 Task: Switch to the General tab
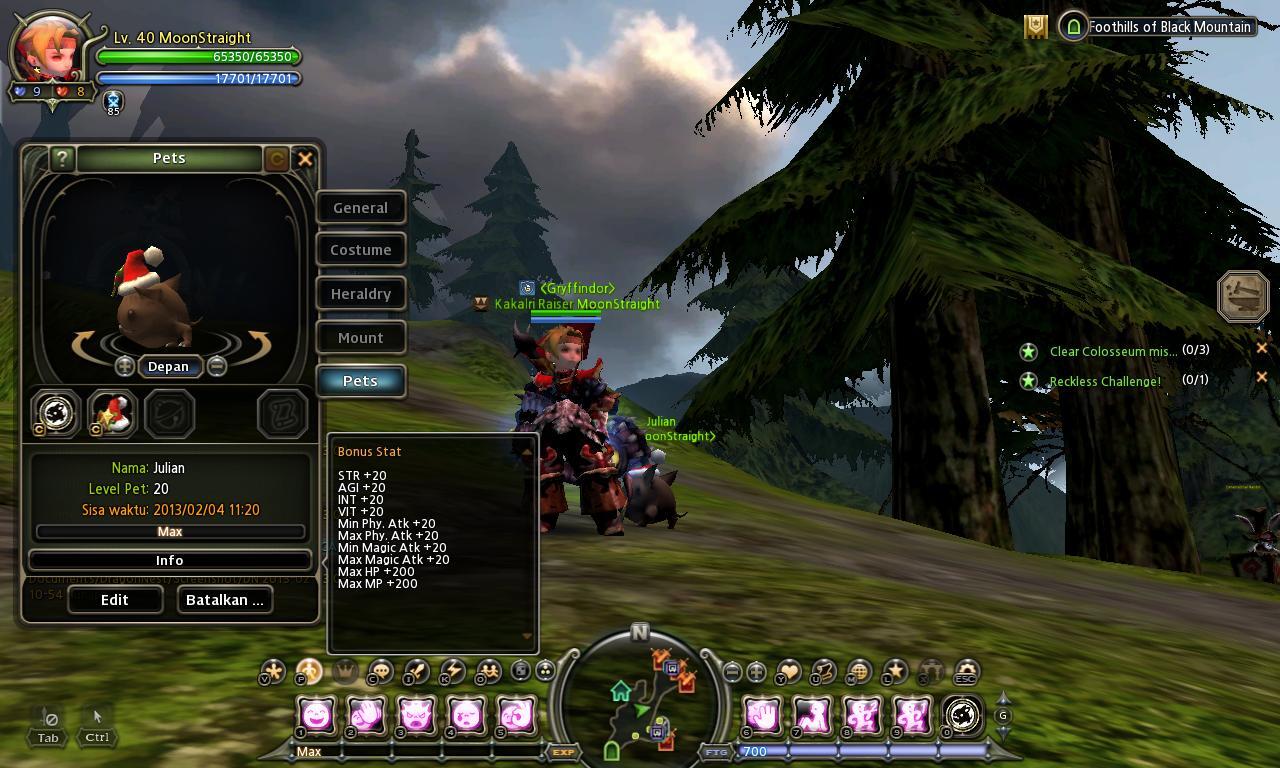pyautogui.click(x=360, y=208)
